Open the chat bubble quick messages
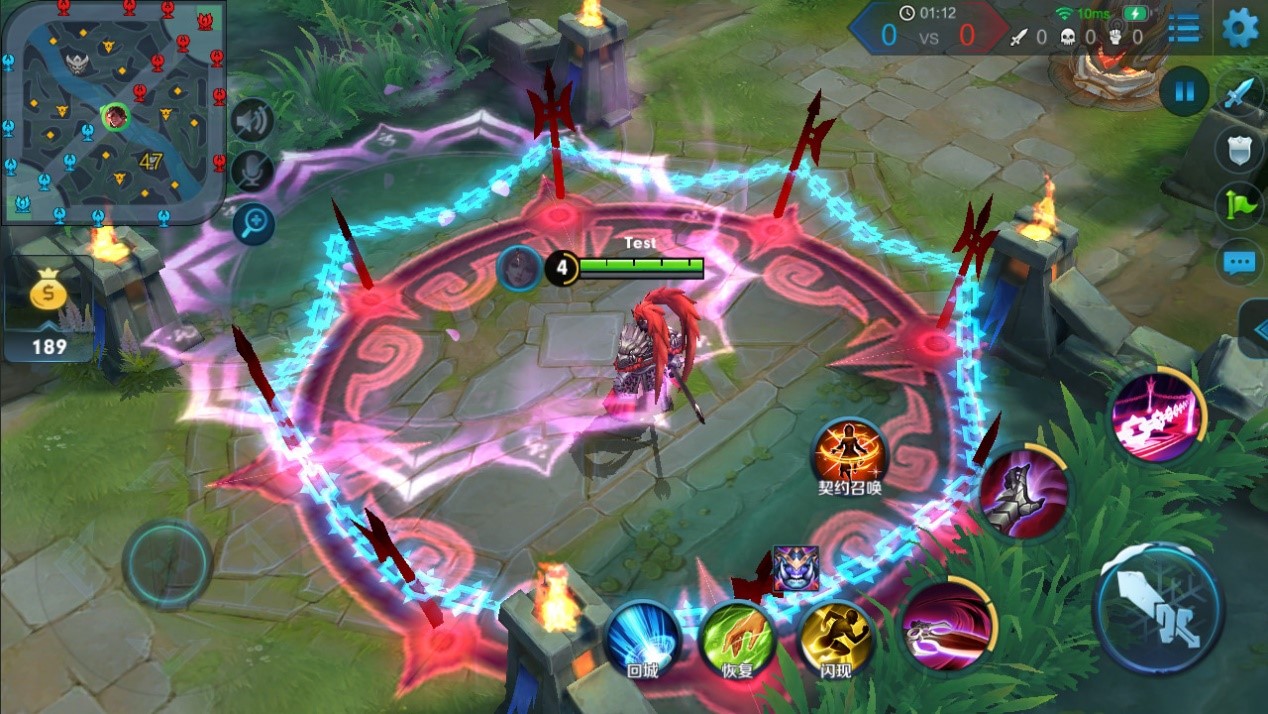The height and width of the screenshot is (714, 1268). [1238, 263]
